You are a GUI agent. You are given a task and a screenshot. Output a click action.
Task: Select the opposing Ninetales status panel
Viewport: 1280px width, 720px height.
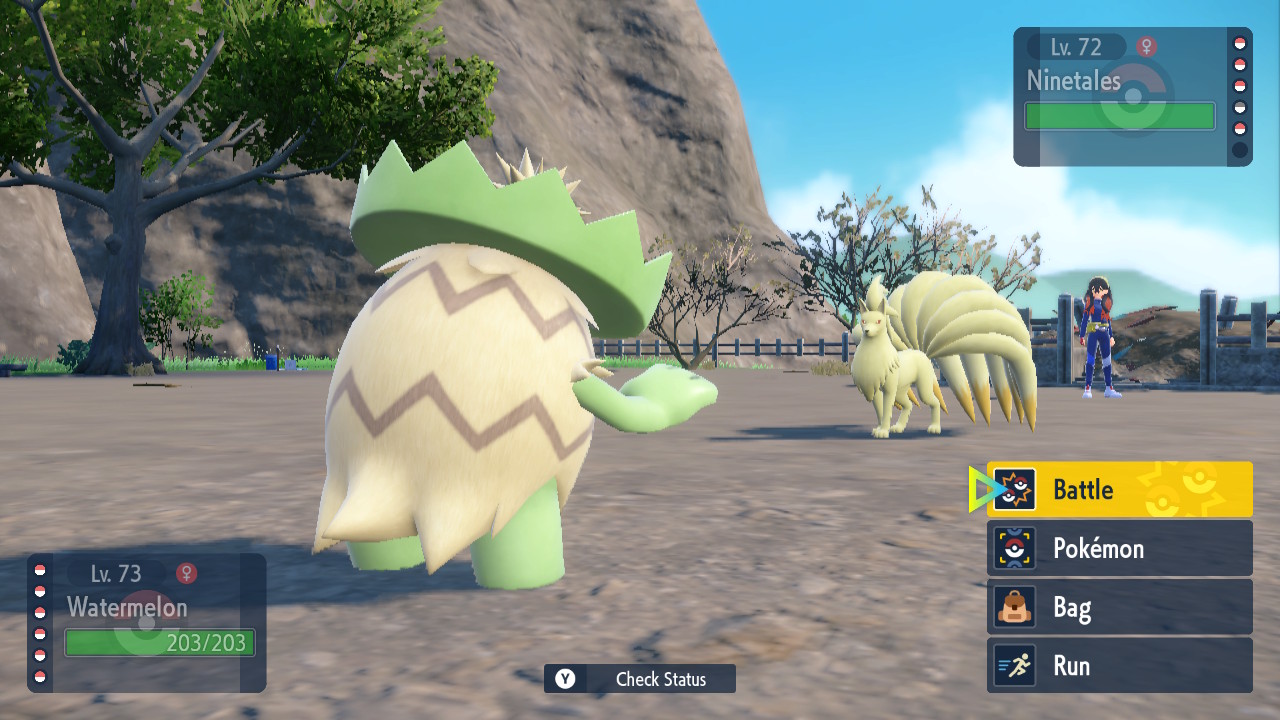tap(1132, 97)
